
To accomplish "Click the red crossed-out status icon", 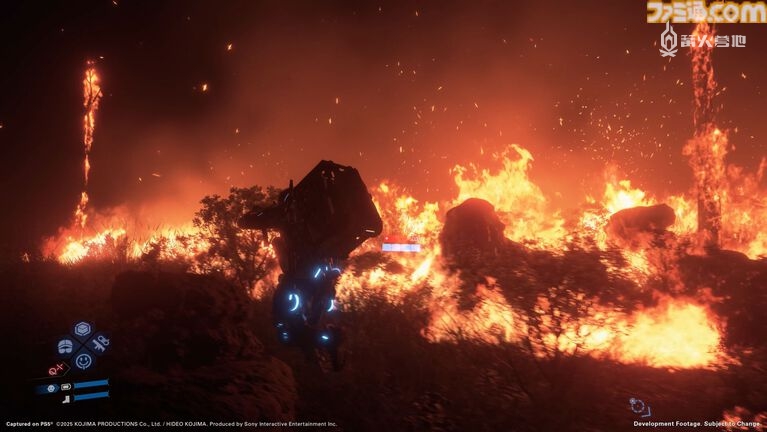I will point(57,369).
